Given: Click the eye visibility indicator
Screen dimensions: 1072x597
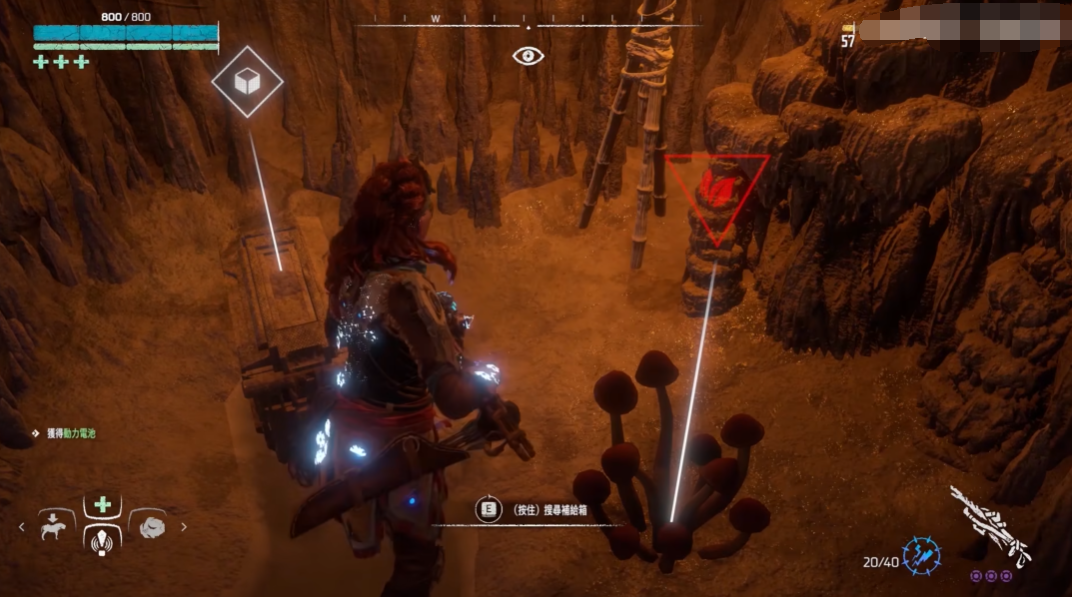Looking at the screenshot, I should pos(528,56).
